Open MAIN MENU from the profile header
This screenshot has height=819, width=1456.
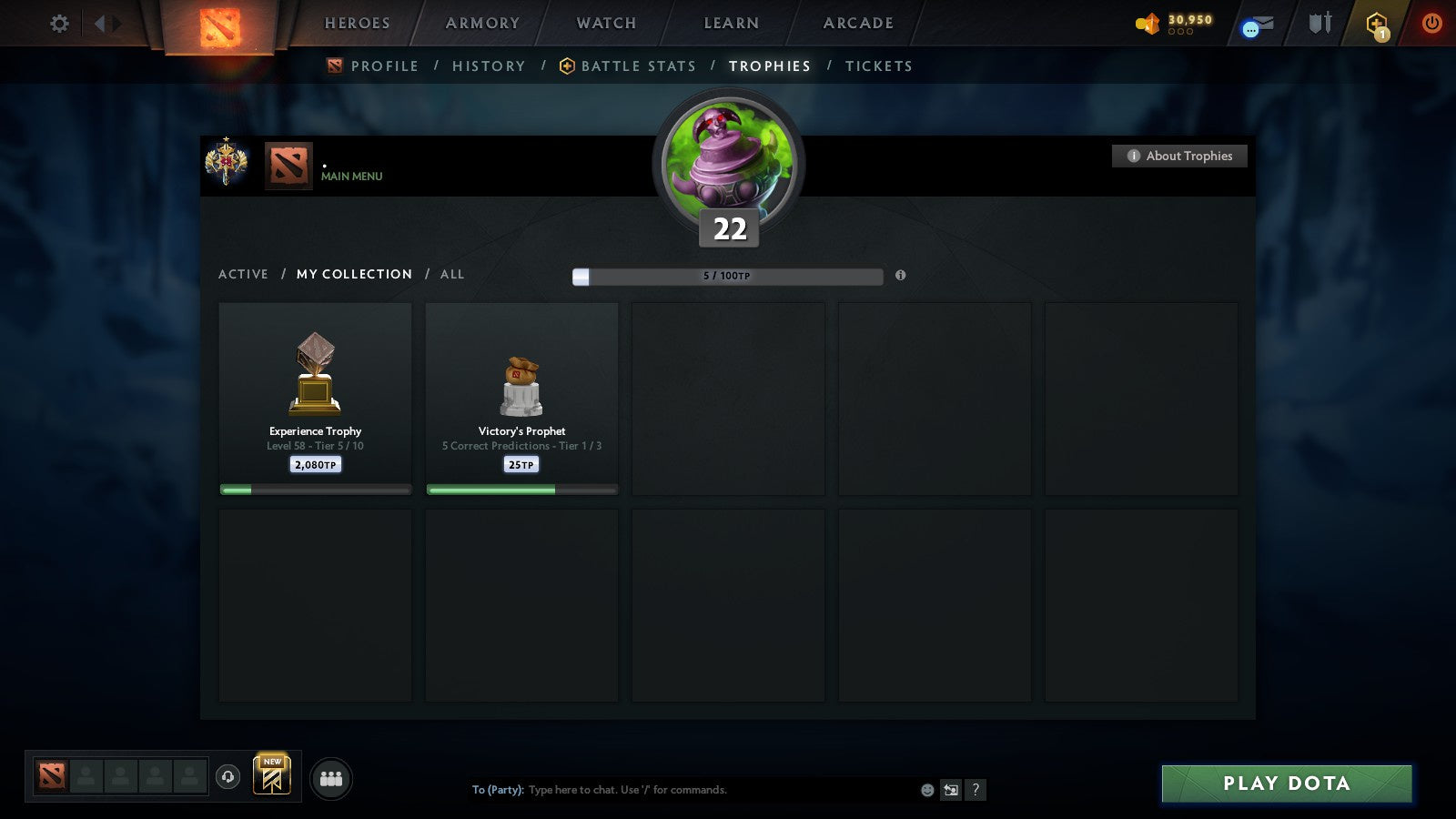click(350, 177)
